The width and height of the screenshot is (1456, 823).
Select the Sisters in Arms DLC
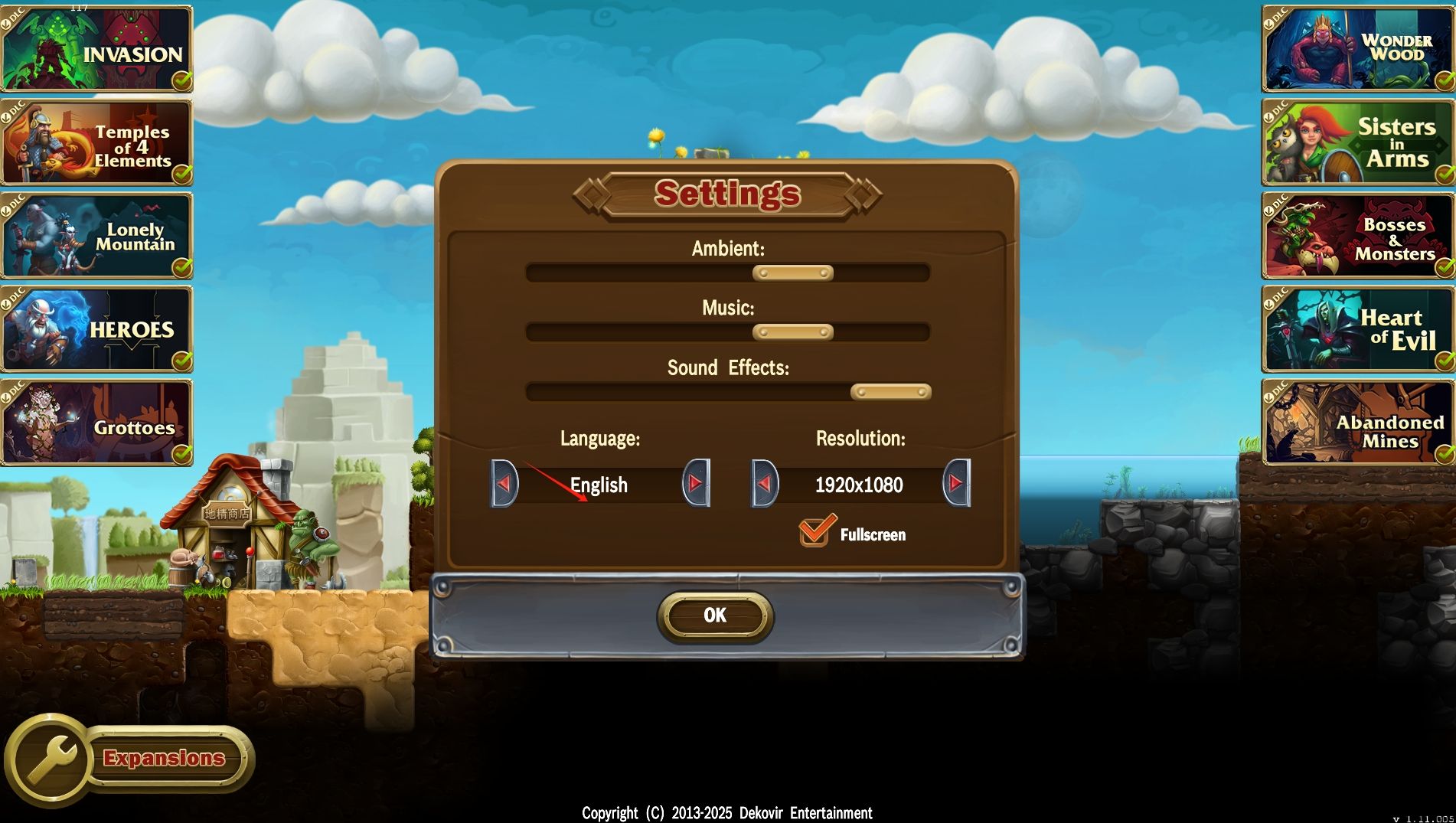pyautogui.click(x=1358, y=143)
